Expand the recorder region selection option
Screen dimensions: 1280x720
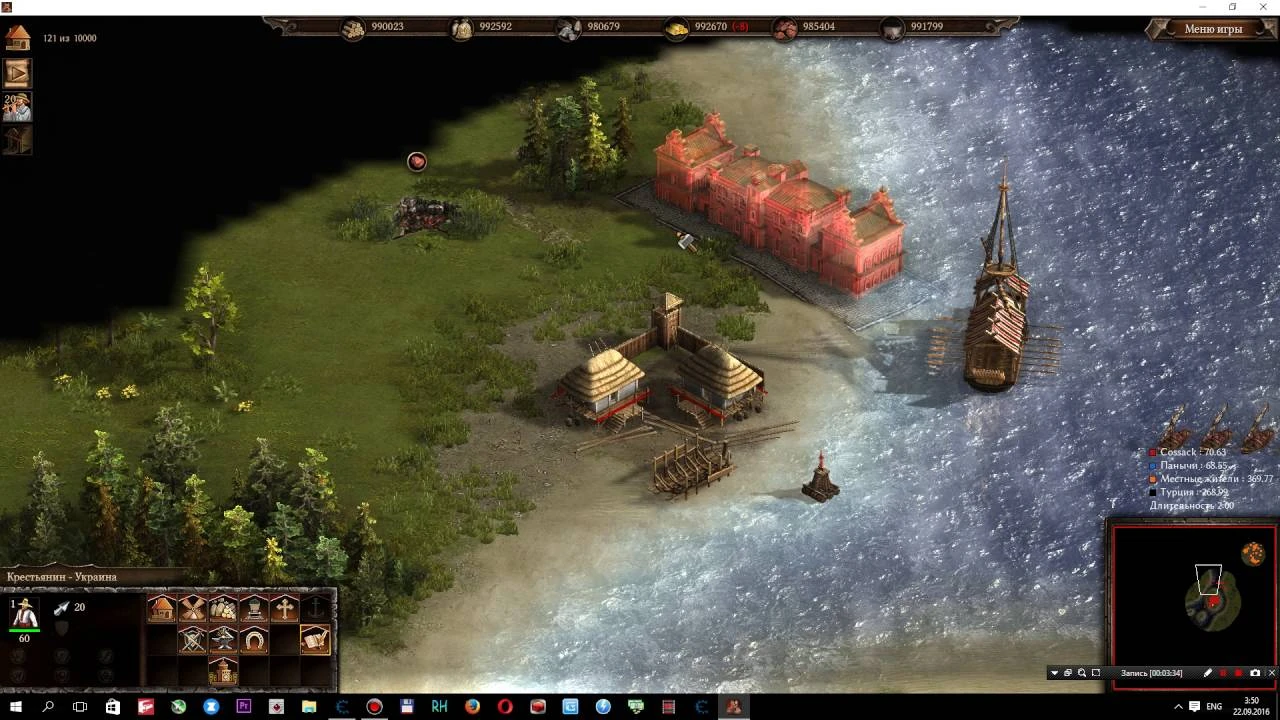(1096, 672)
